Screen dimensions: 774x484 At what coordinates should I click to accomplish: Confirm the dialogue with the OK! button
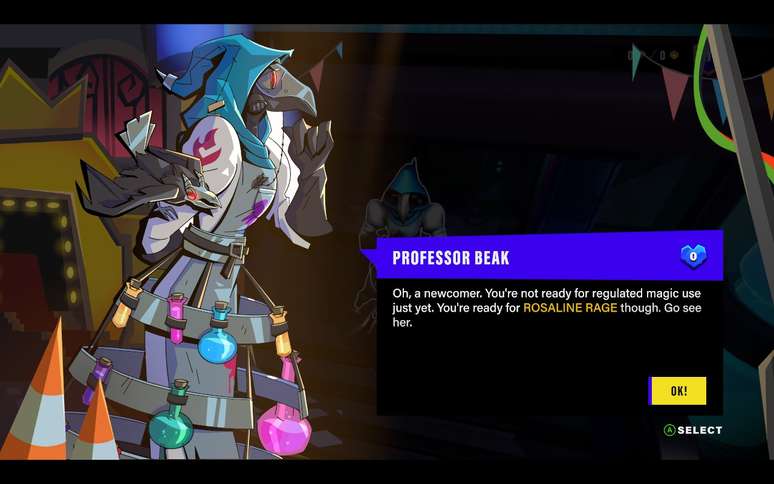point(678,391)
